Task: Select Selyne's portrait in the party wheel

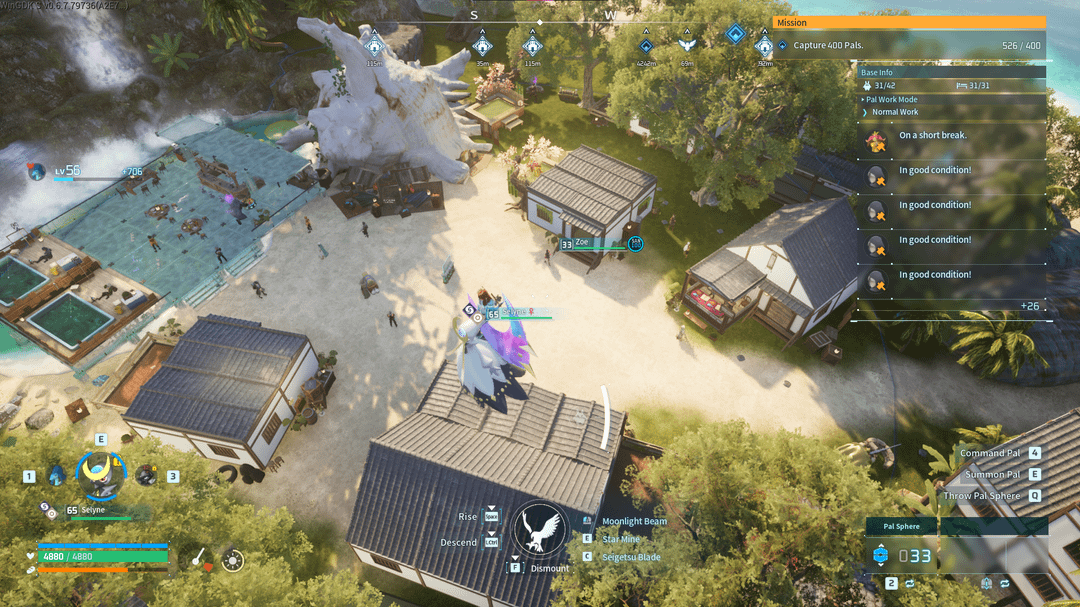Action: pyautogui.click(x=100, y=474)
